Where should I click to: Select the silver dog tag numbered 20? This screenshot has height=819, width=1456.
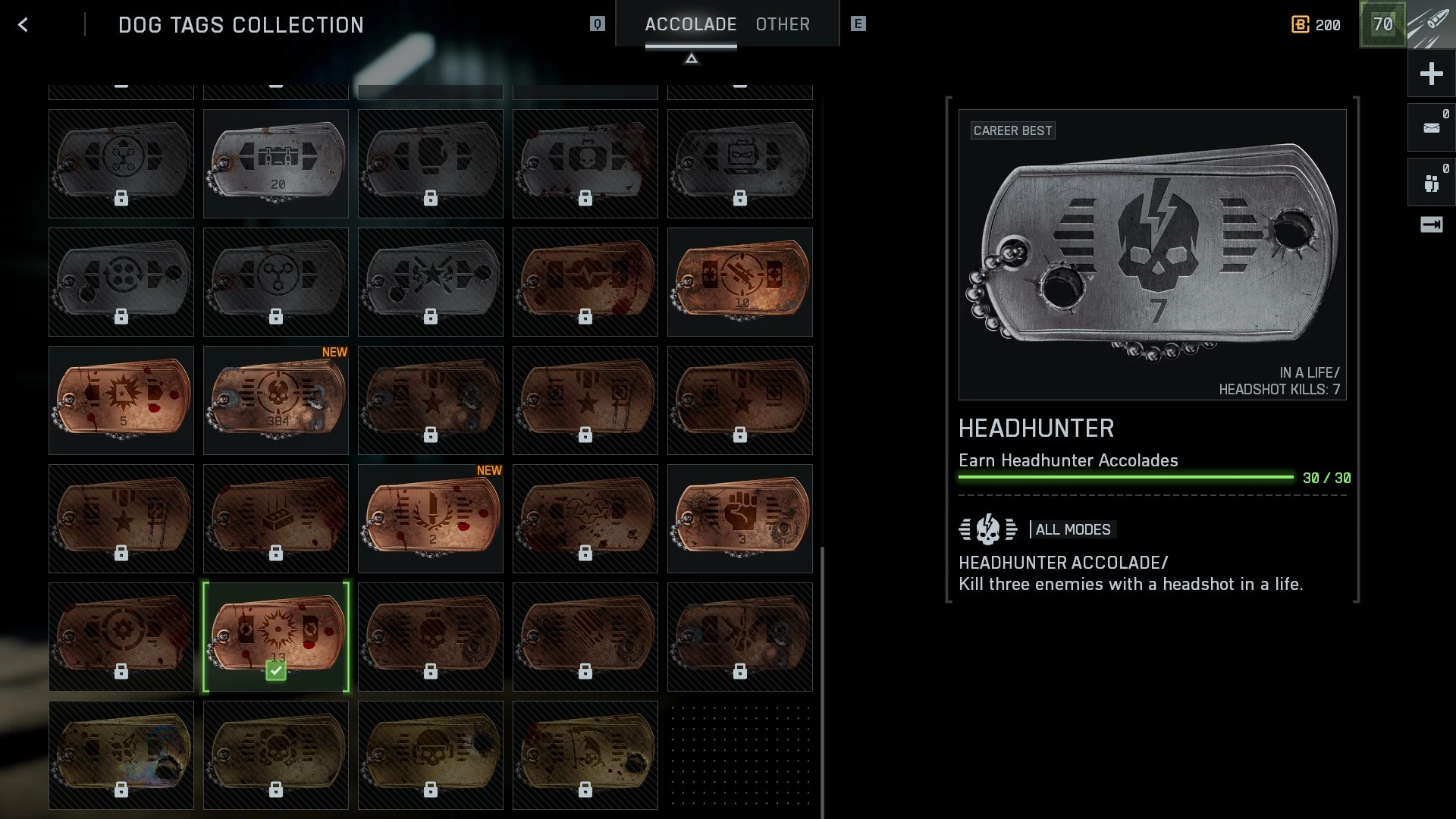[276, 163]
